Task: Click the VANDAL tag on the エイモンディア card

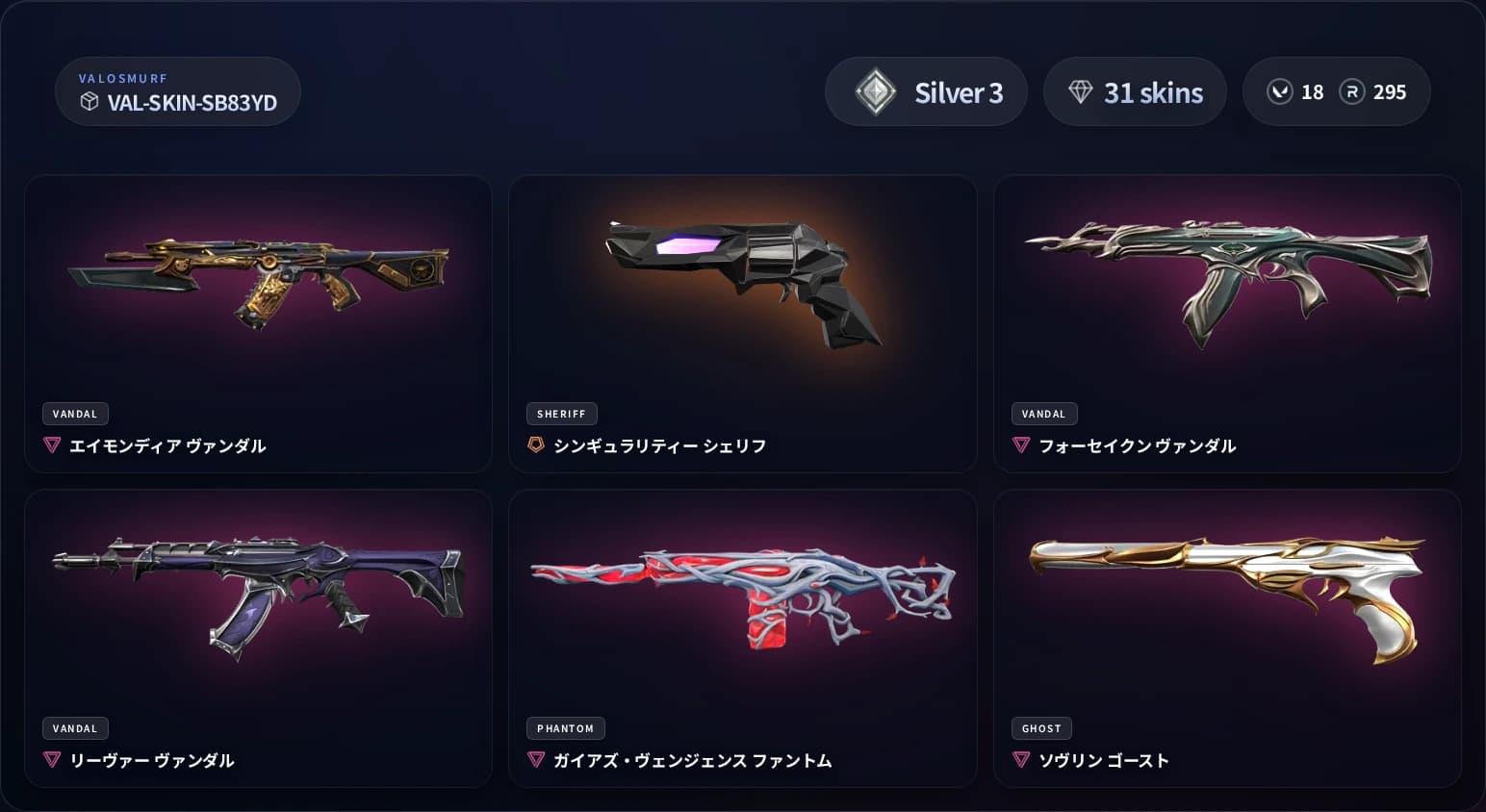Action: (x=75, y=414)
